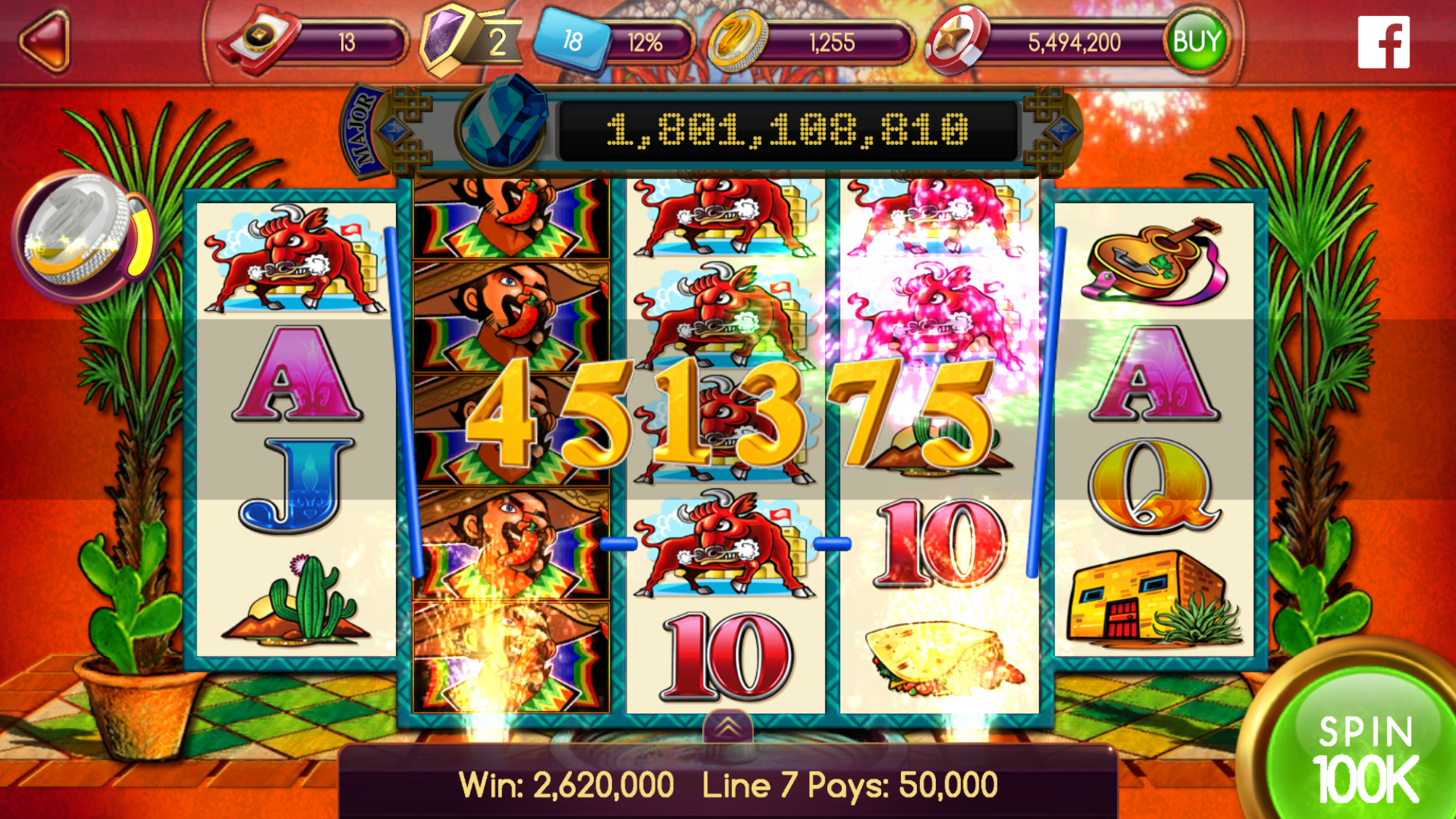Expand the bet panel with the up chevron
This screenshot has width=1456, height=819.
[x=727, y=727]
